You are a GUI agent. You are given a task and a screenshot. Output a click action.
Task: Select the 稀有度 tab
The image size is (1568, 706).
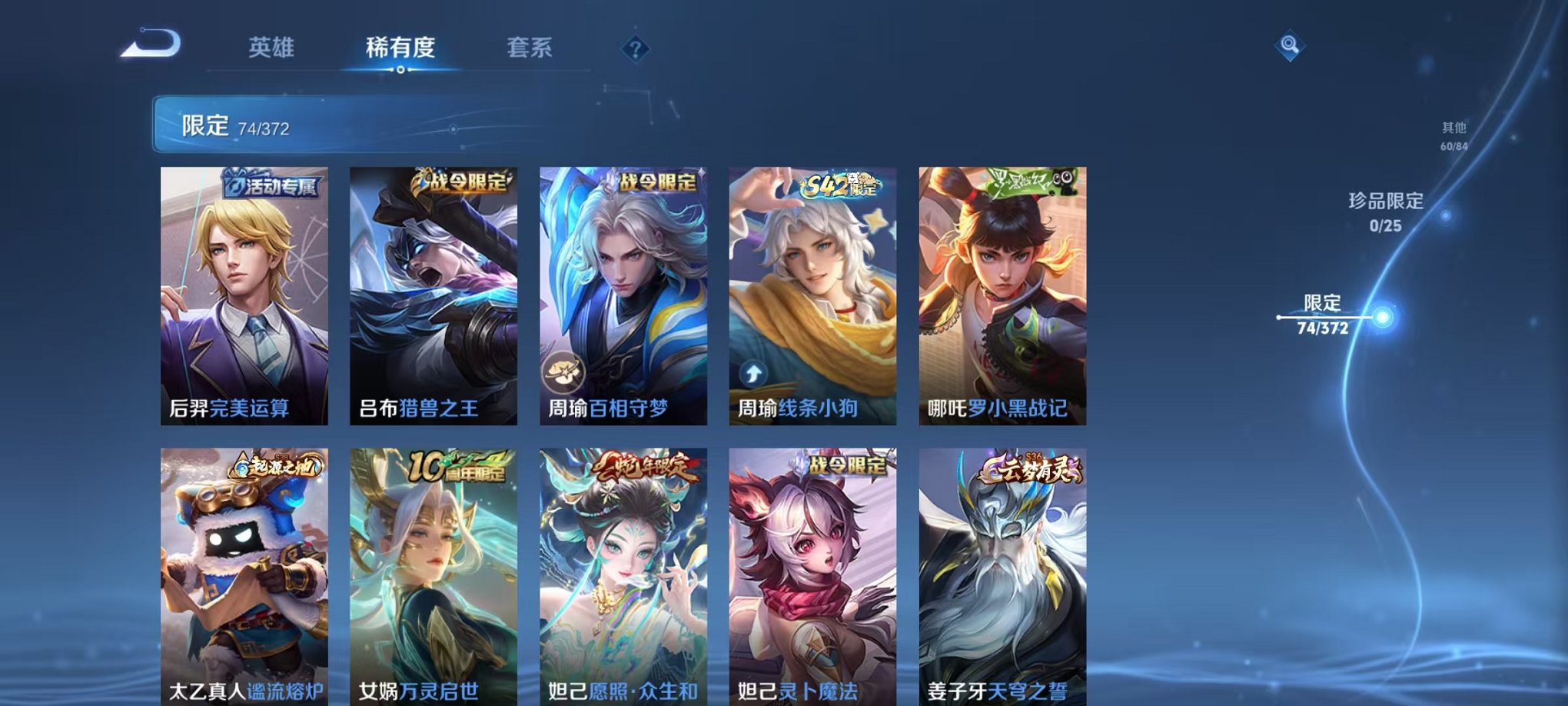pos(400,48)
